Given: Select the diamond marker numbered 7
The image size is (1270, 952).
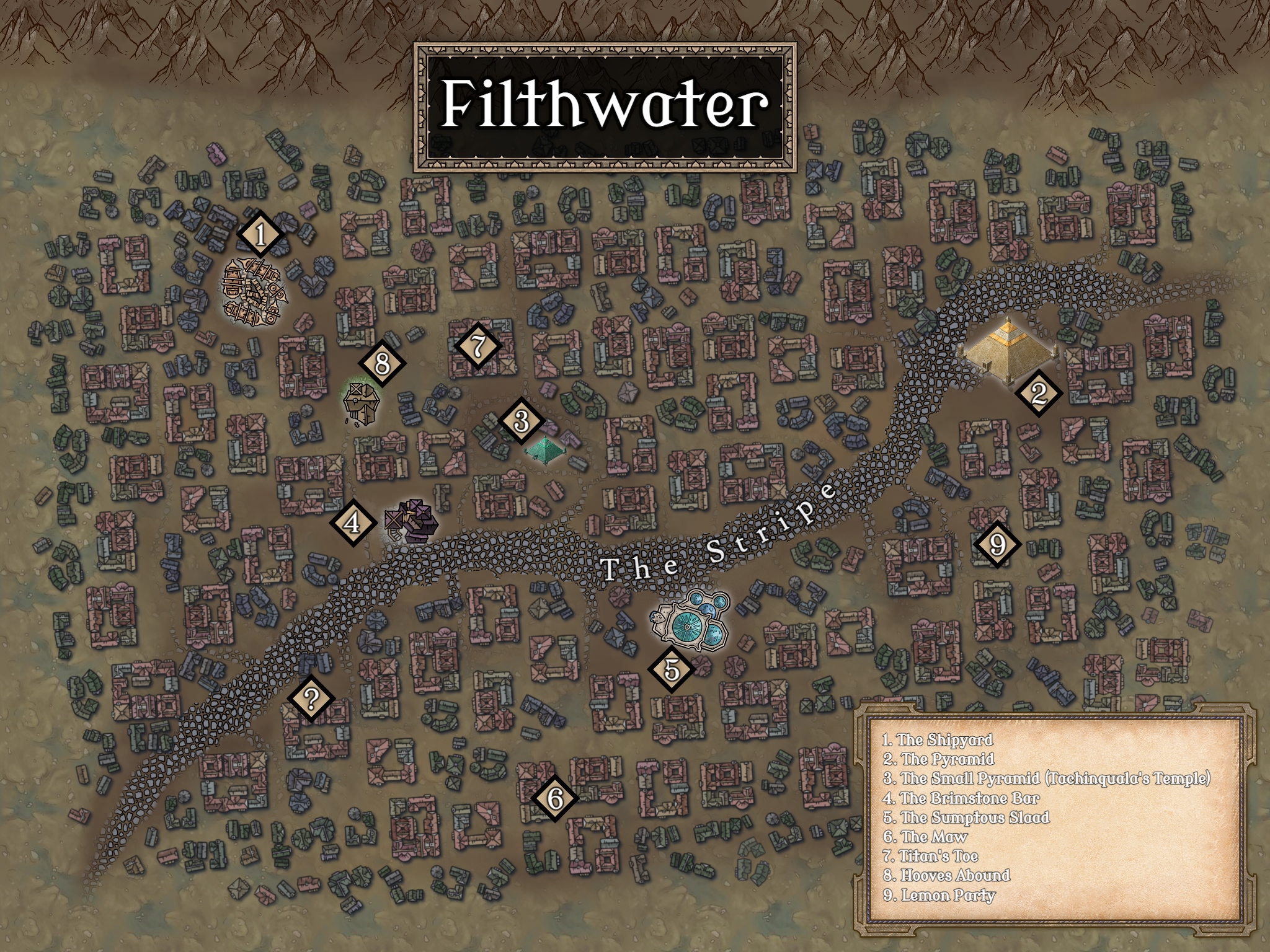Looking at the screenshot, I should point(477,346).
